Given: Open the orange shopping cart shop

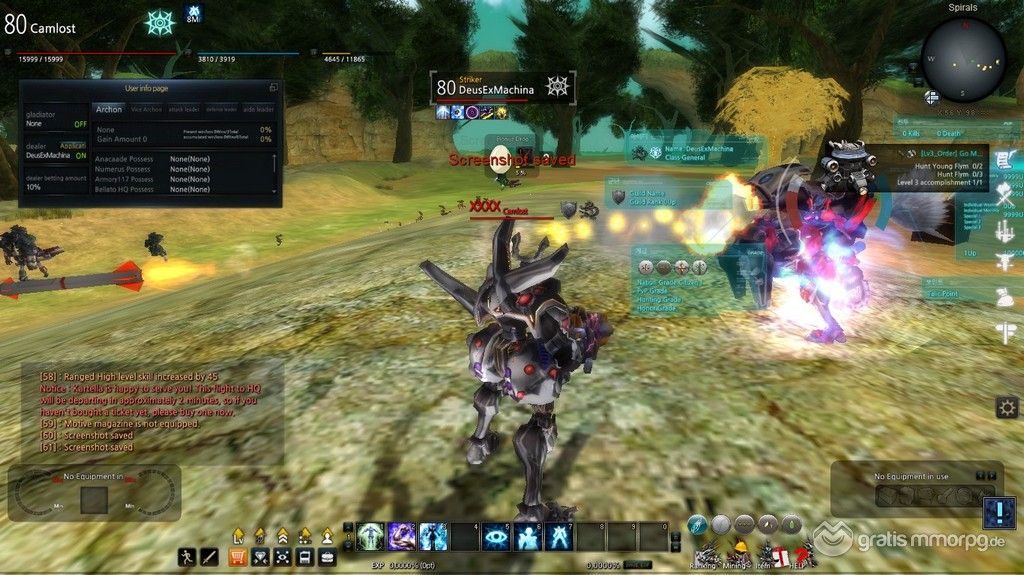Looking at the screenshot, I should tap(238, 557).
